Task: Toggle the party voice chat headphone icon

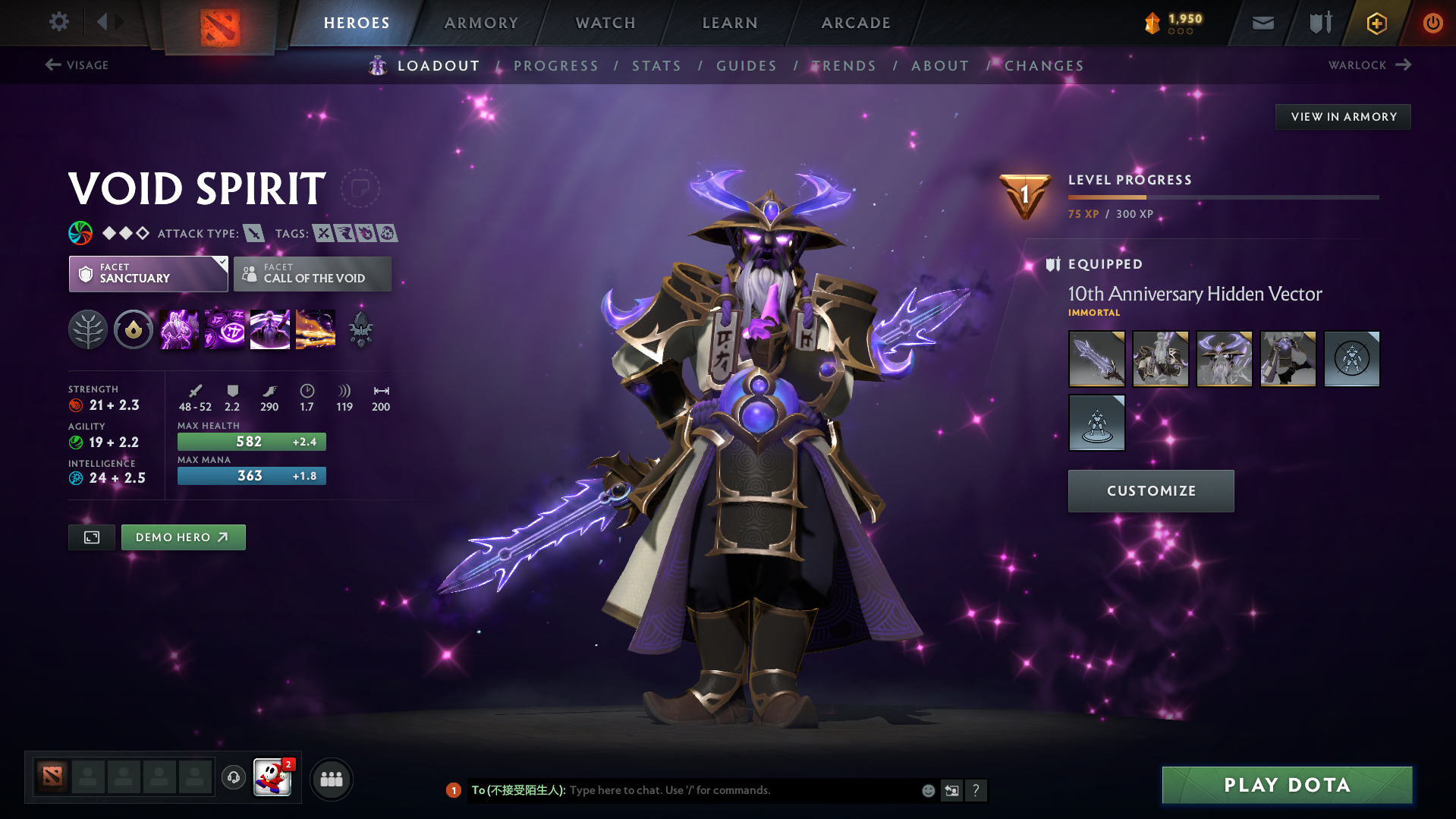Action: [x=233, y=778]
